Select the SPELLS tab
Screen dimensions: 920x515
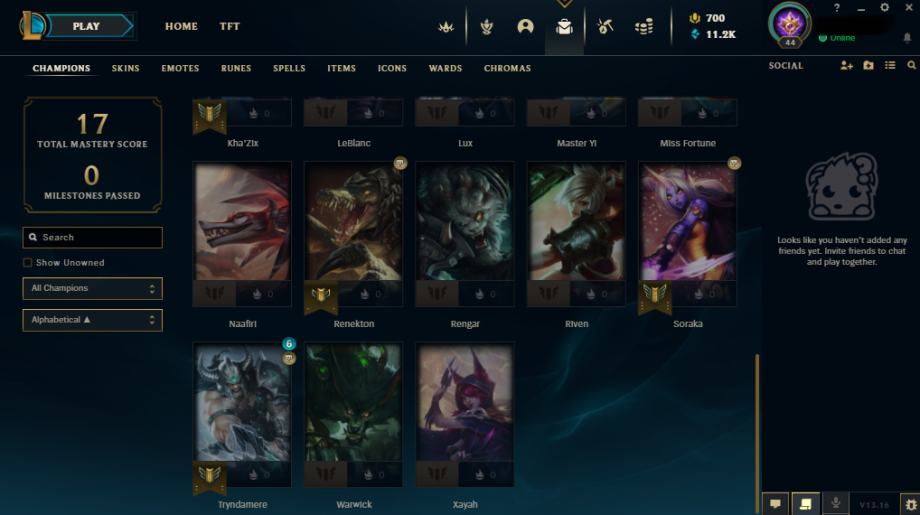click(289, 69)
